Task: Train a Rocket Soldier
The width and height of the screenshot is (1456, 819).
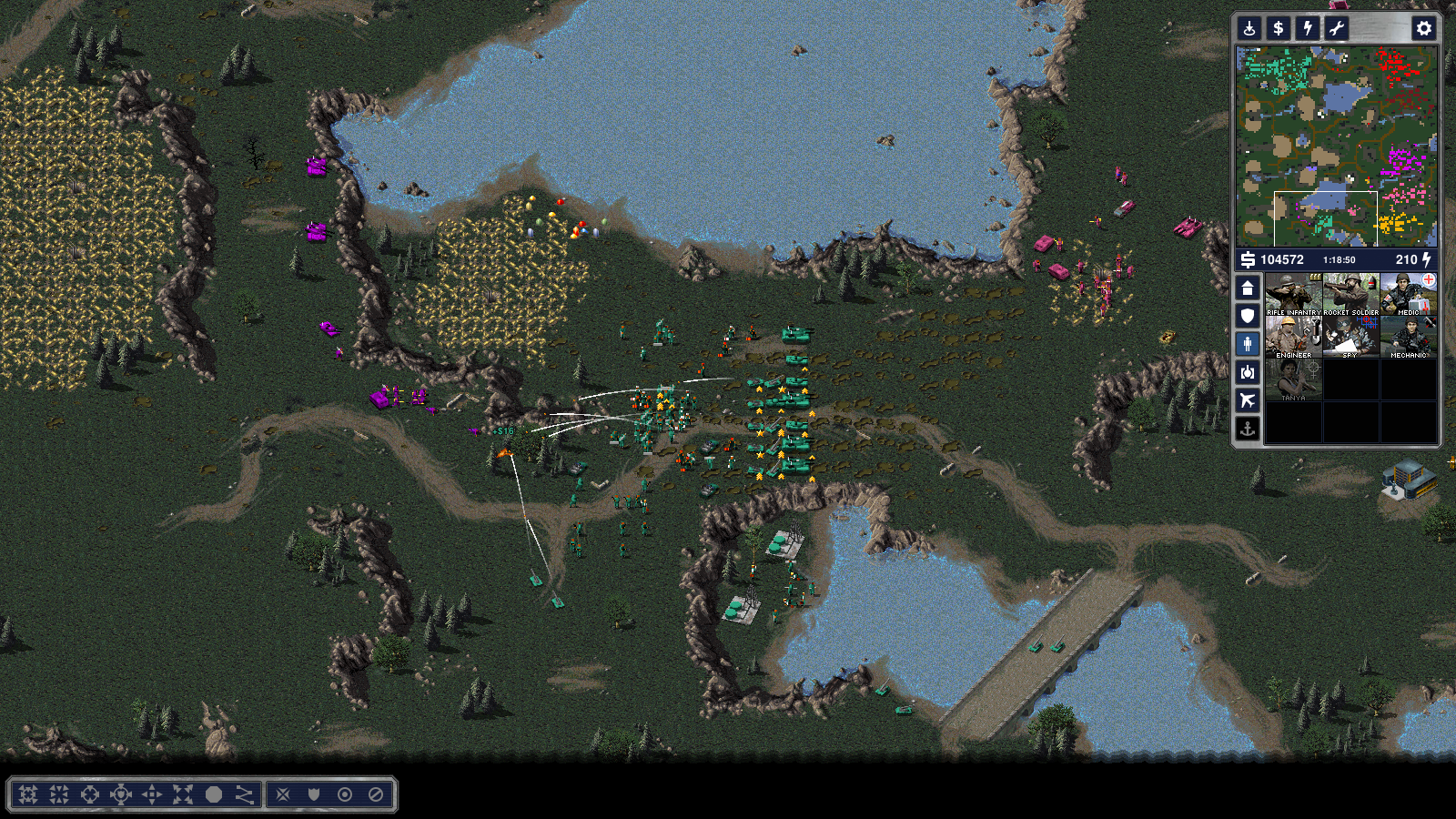Action: click(1350, 294)
